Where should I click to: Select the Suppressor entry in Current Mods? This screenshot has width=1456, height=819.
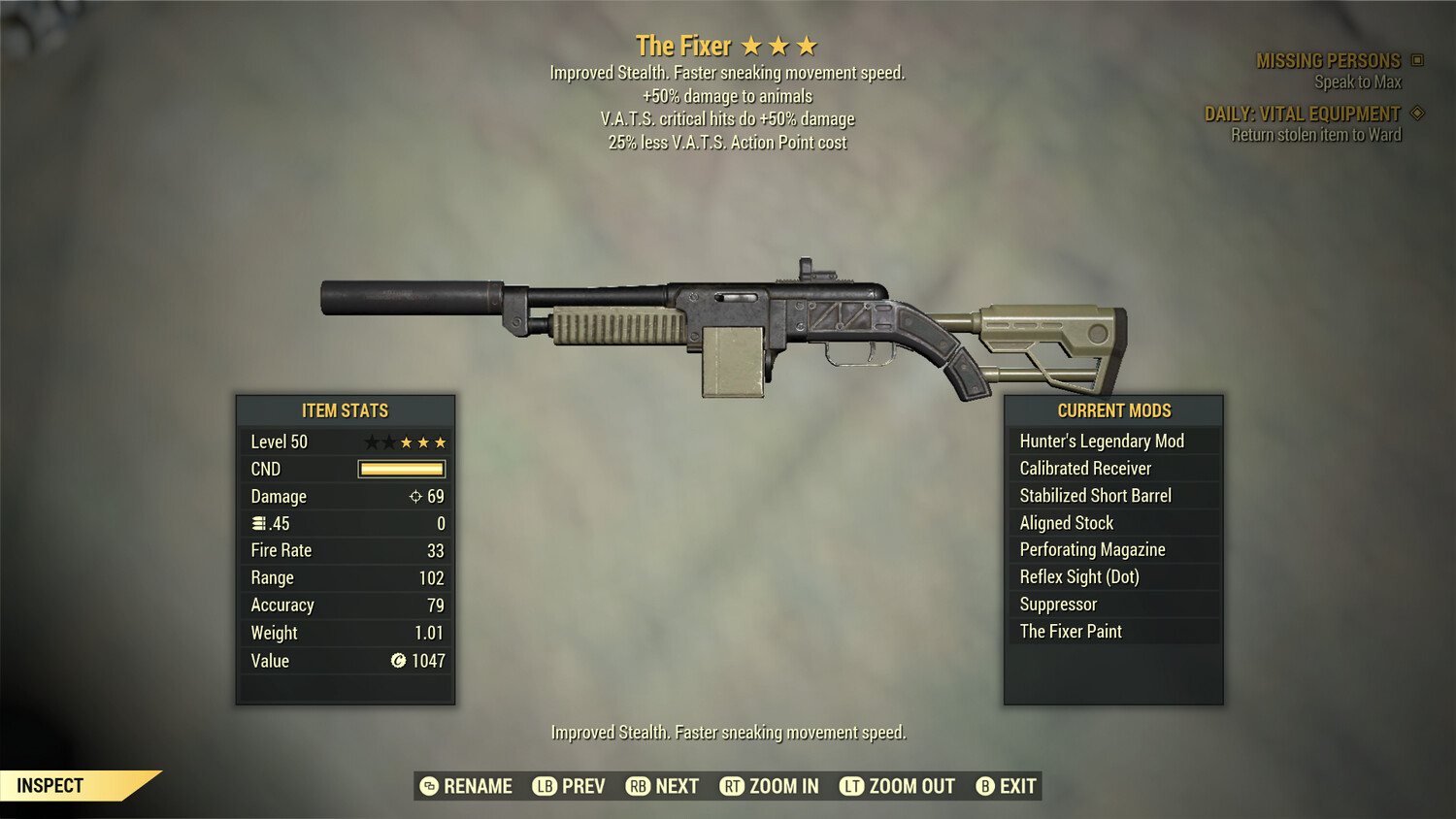tap(1057, 604)
